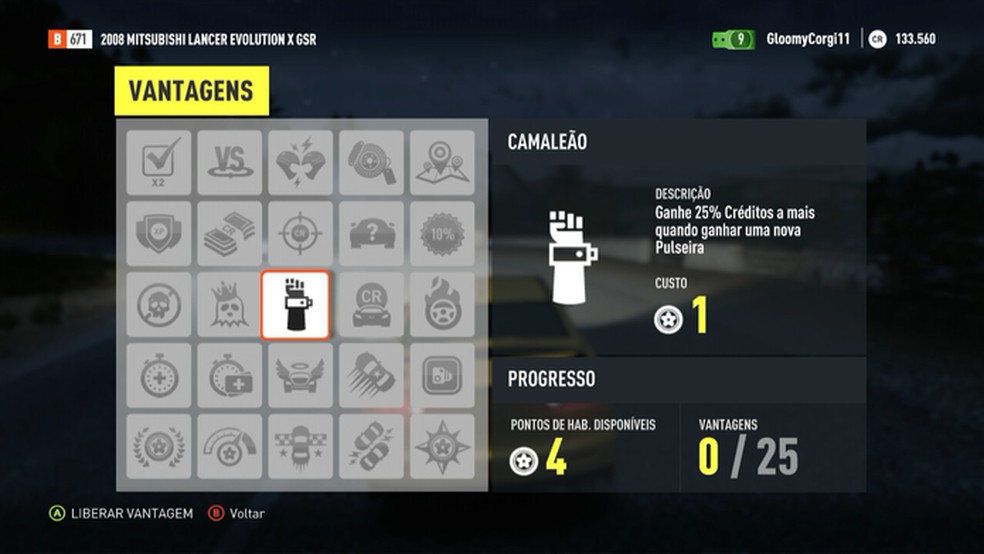Viewport: 984px width, 554px height.
Task: Pick the car with angel wings perk
Action: (x=300, y=375)
